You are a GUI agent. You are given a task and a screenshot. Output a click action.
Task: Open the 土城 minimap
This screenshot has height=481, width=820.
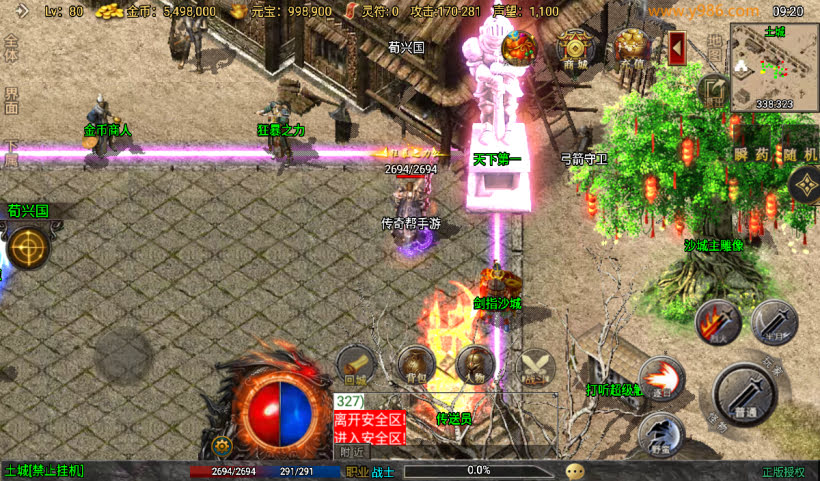pyautogui.click(x=773, y=67)
